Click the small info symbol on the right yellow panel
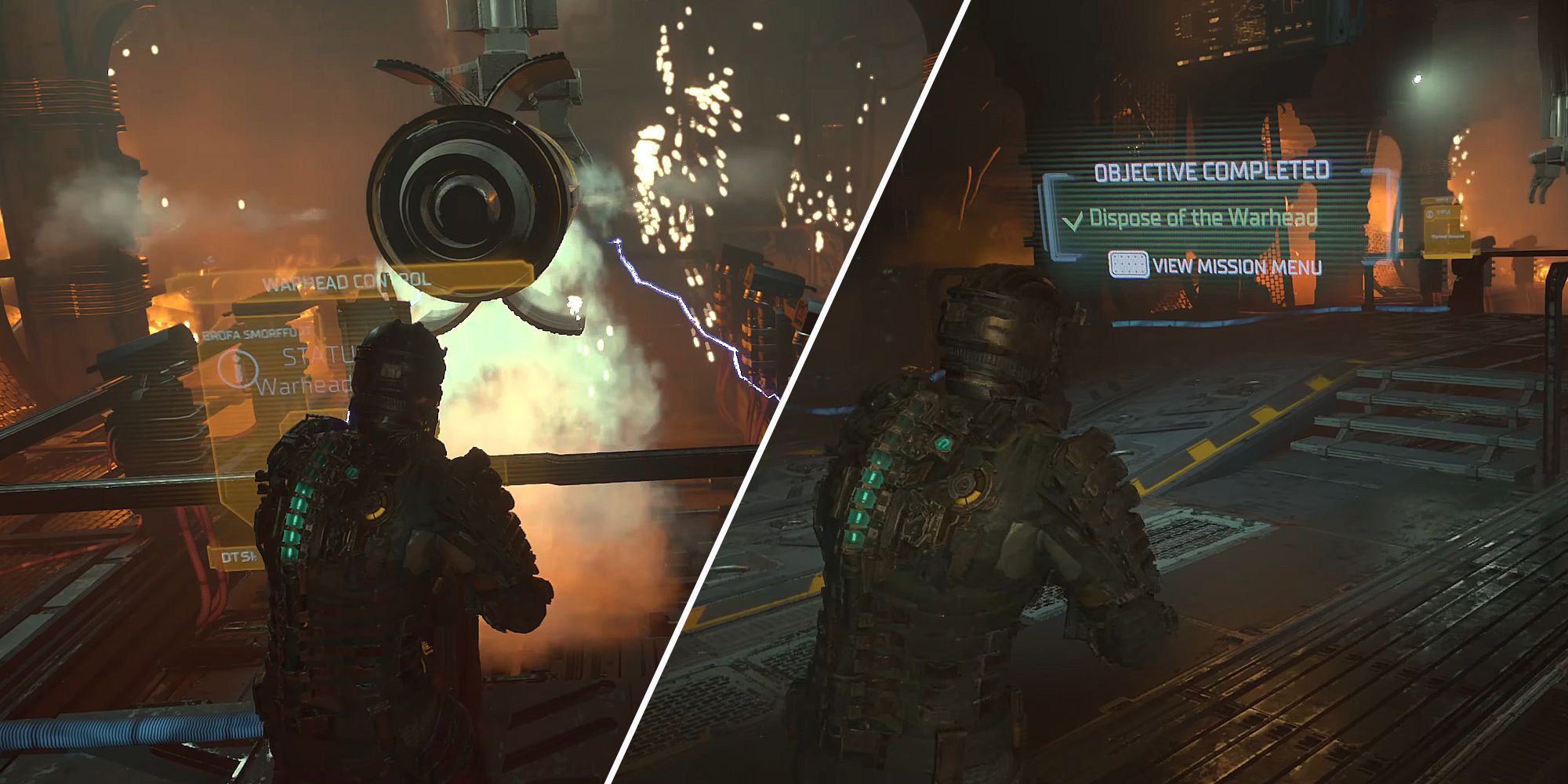This screenshot has width=1568, height=784. [1430, 214]
